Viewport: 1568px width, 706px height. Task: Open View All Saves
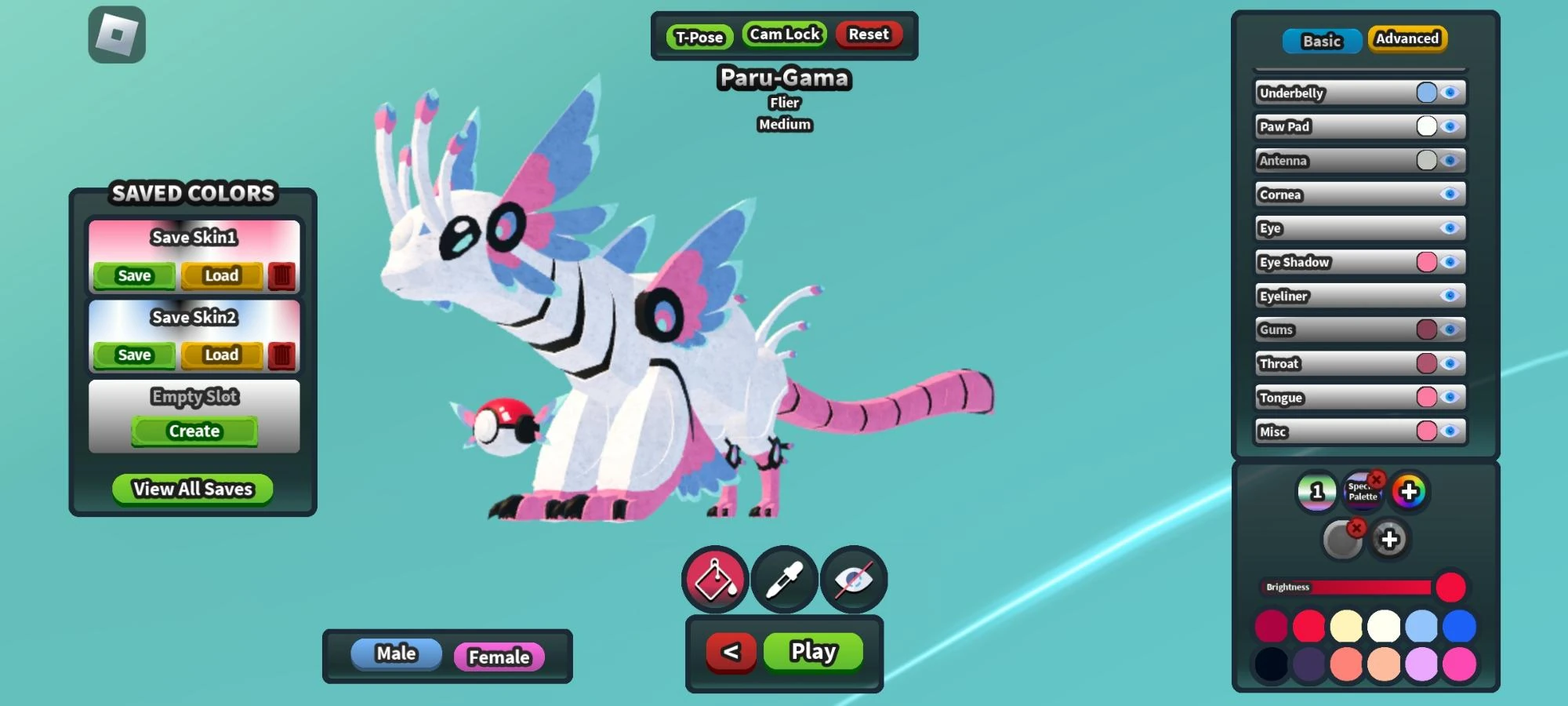pyautogui.click(x=193, y=489)
